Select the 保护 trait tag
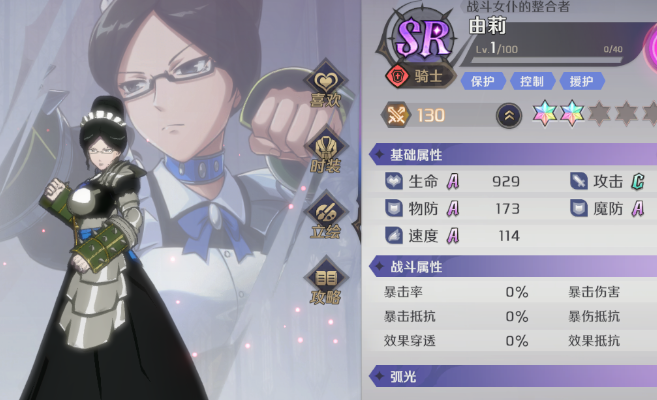This screenshot has width=657, height=400. pyautogui.click(x=482, y=81)
